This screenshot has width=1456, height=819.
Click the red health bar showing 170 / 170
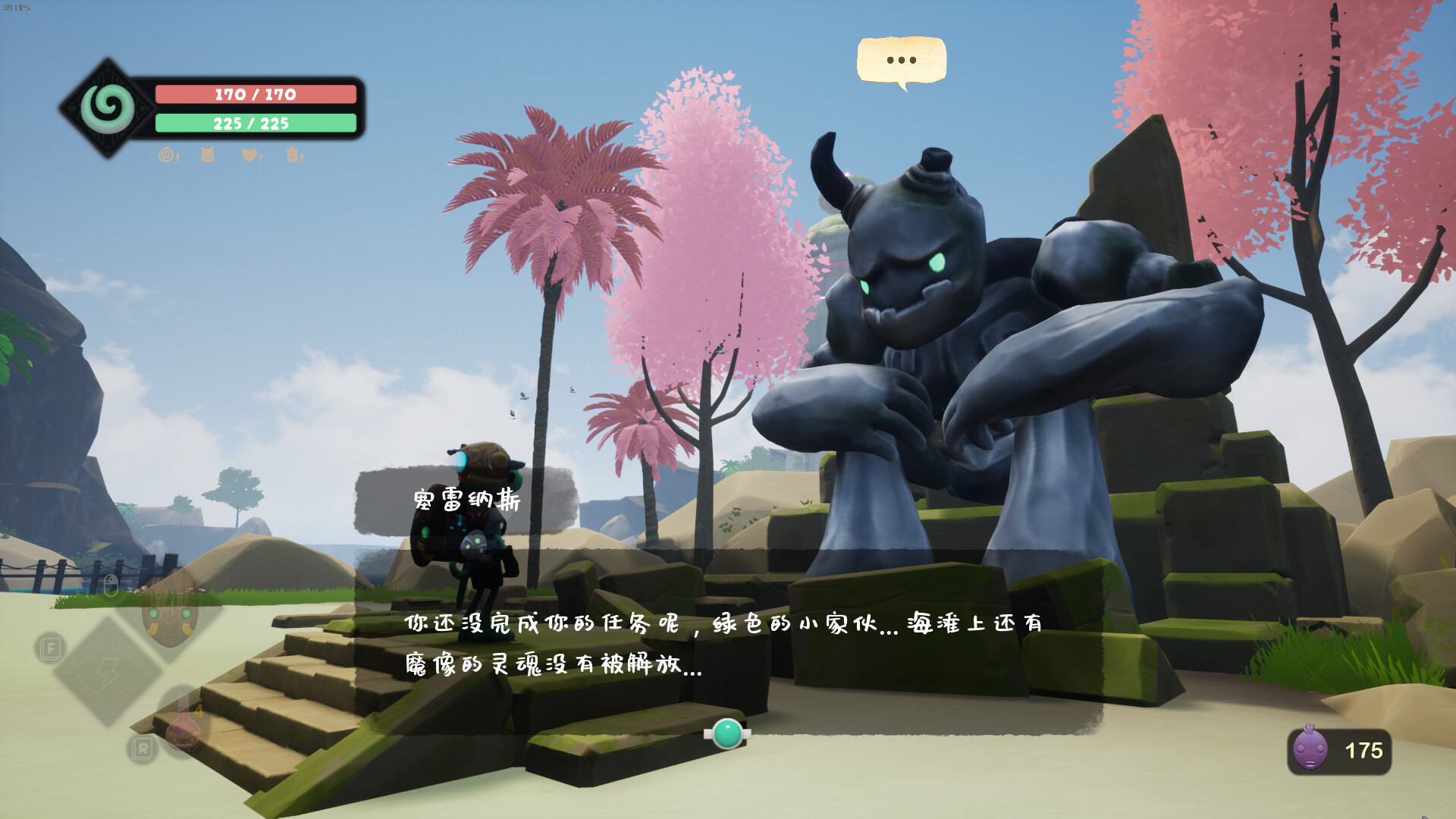254,94
